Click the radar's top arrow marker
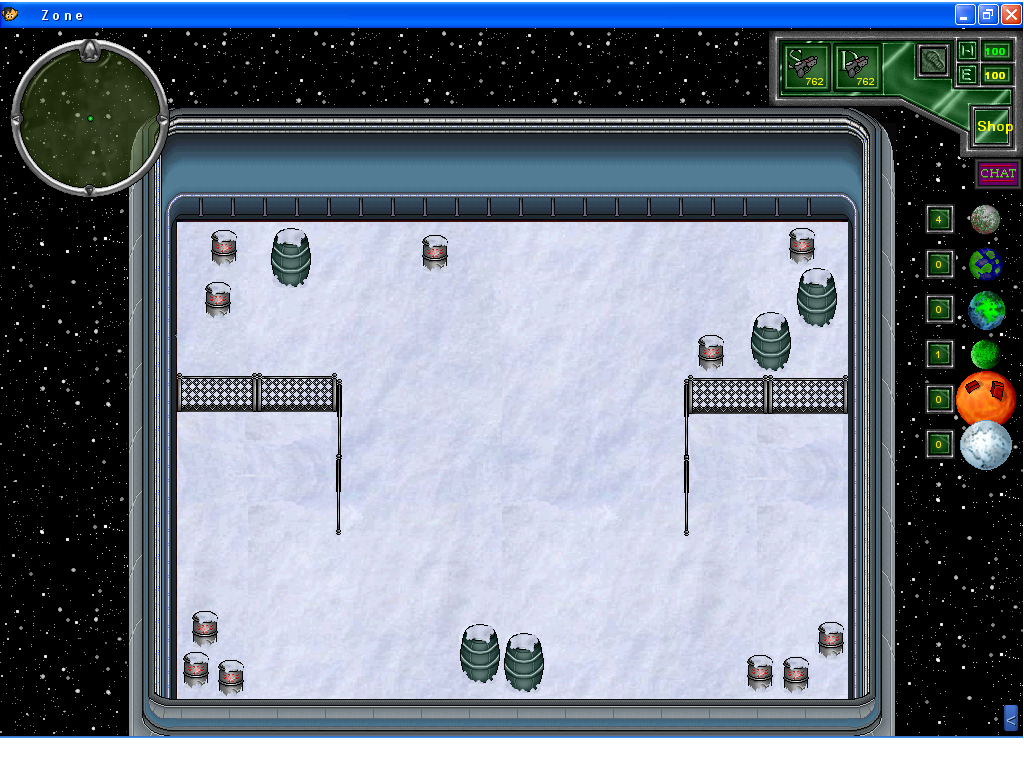Screen dimensions: 1024x768 (x=89, y=49)
